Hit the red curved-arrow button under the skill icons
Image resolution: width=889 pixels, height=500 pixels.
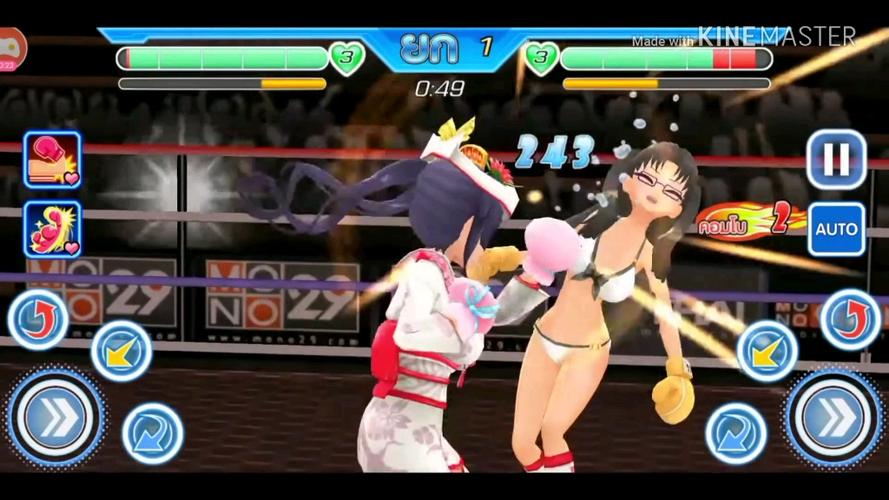pyautogui.click(x=38, y=319)
